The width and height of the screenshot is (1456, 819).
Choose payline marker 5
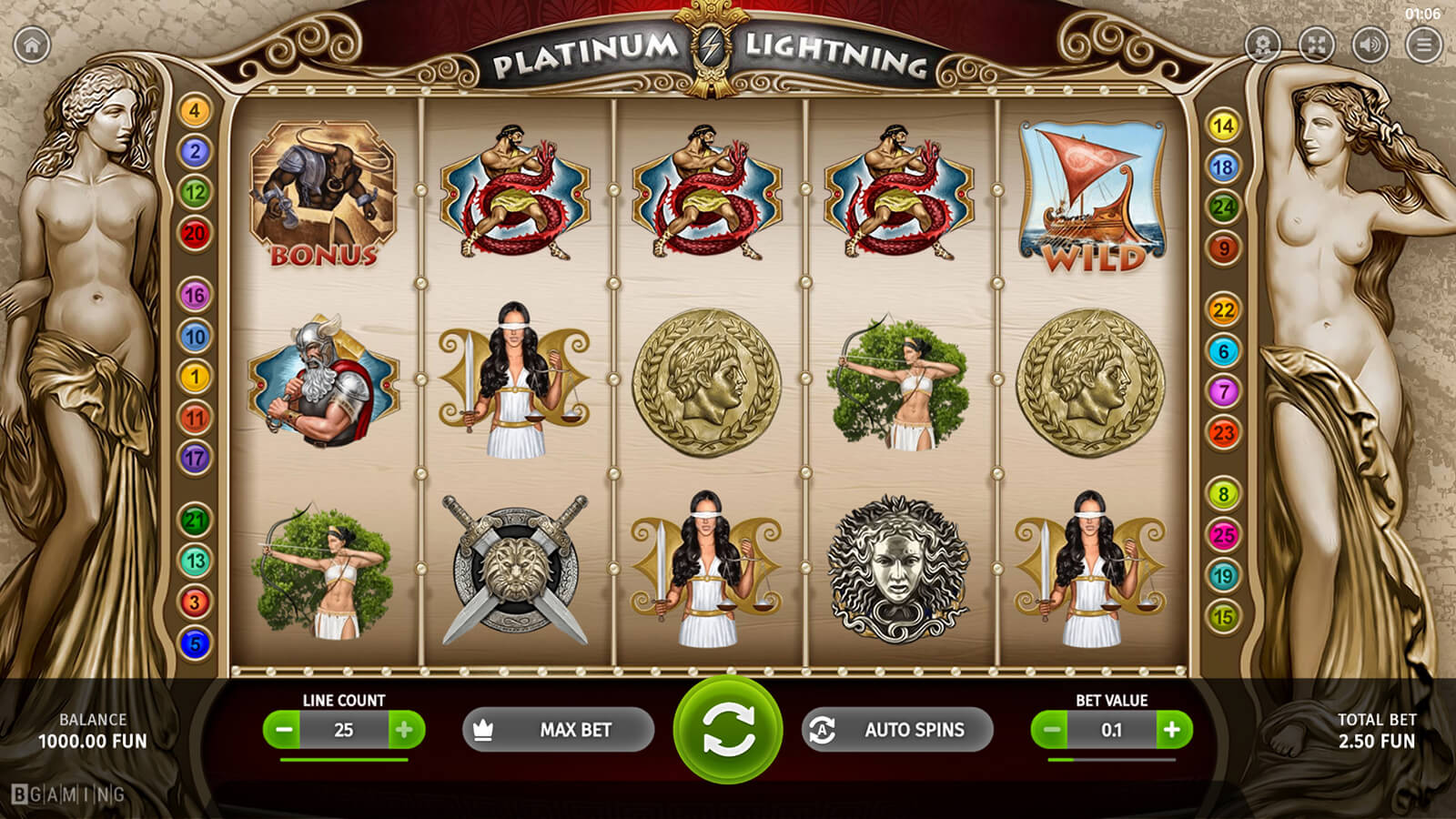click(x=194, y=643)
